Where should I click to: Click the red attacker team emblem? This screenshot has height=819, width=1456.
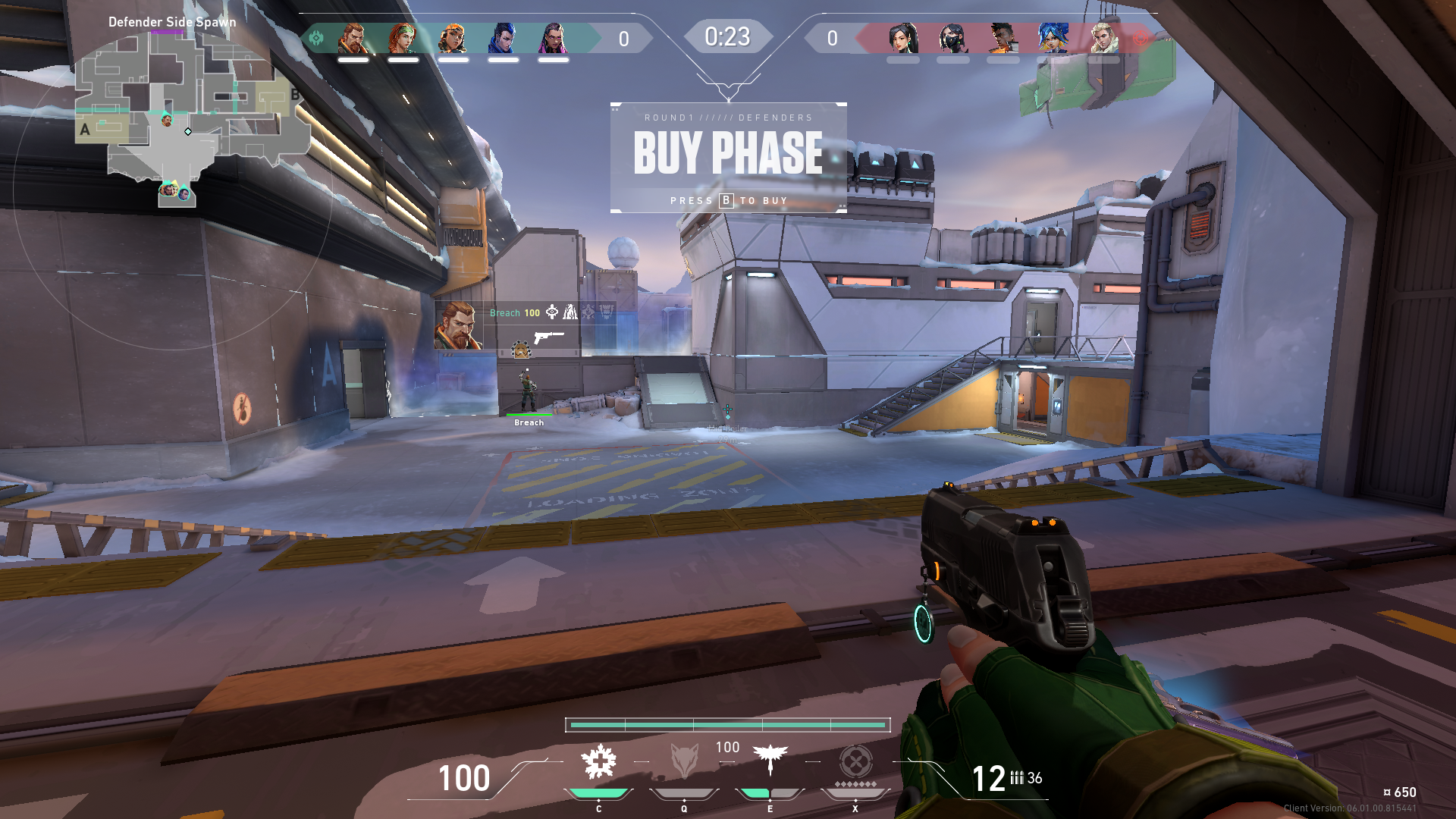[x=1140, y=38]
